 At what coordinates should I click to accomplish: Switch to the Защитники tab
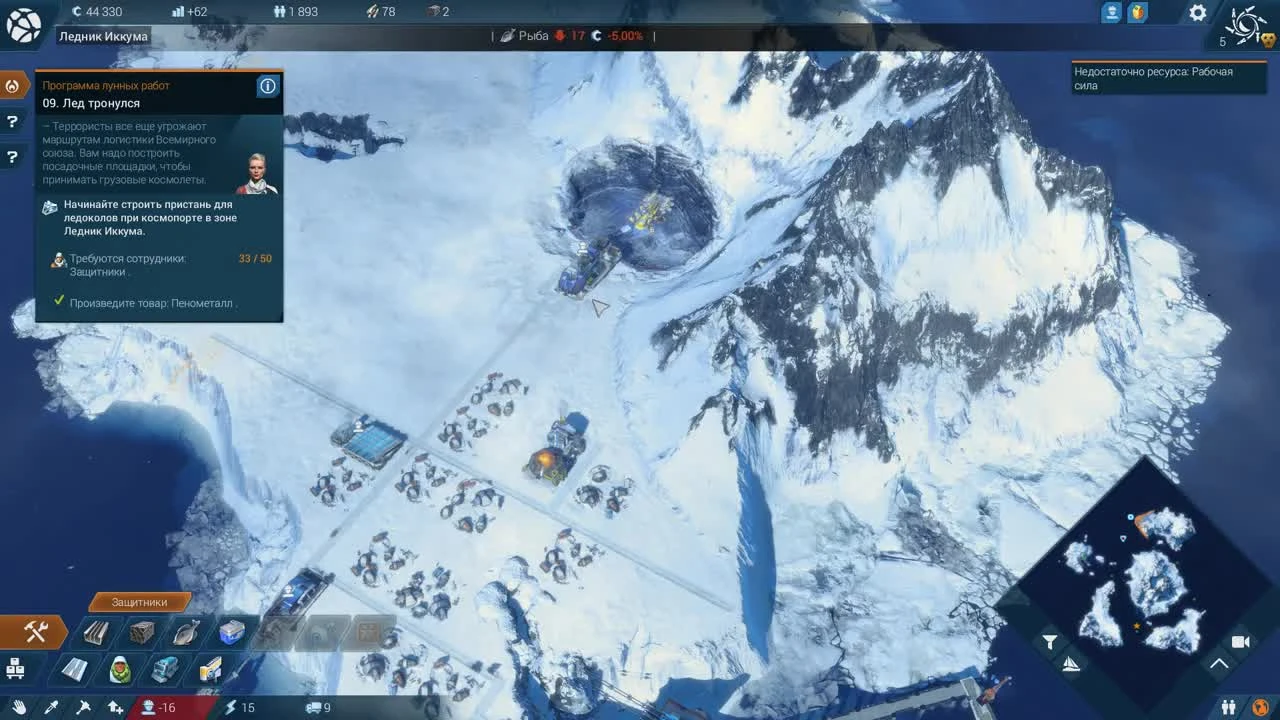pos(140,602)
